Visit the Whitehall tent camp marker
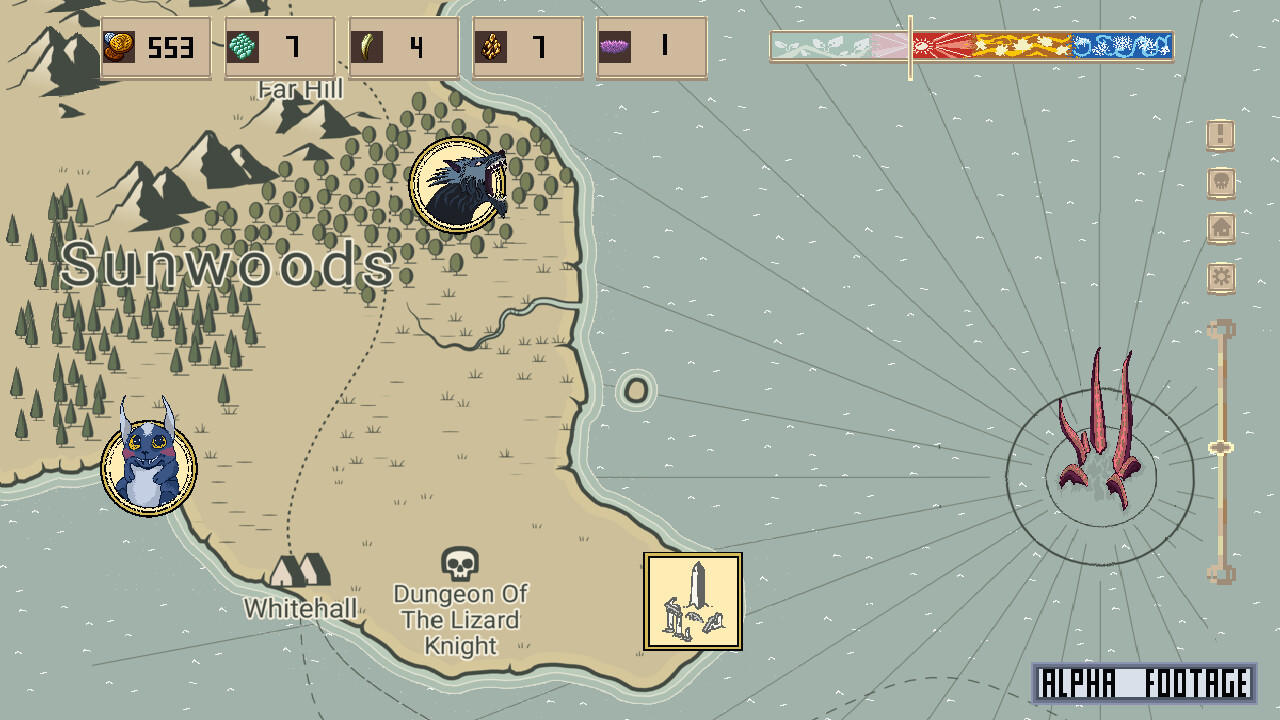Screen dimensions: 1280x720 coord(300,572)
